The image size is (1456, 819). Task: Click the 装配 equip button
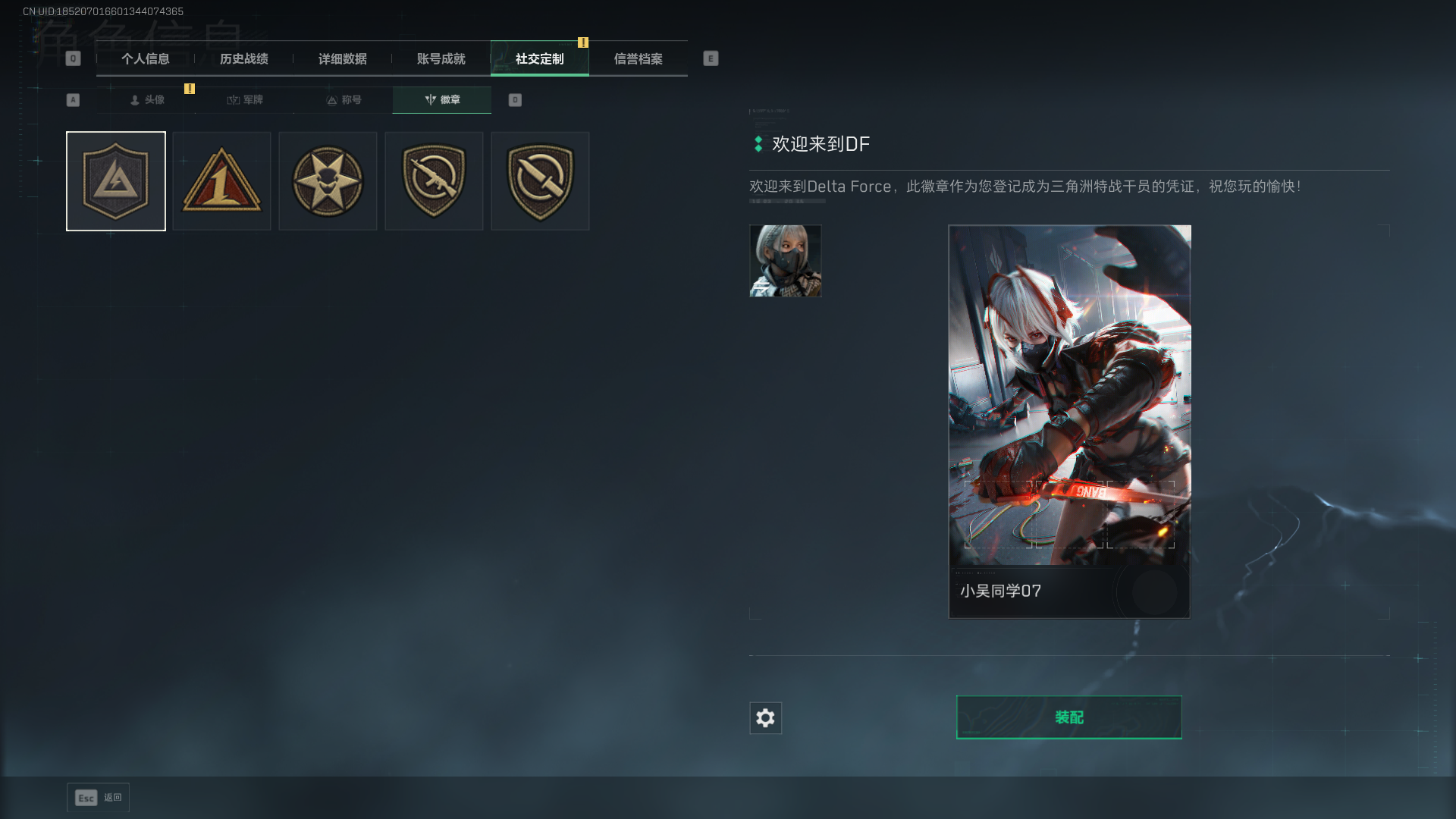(1069, 717)
